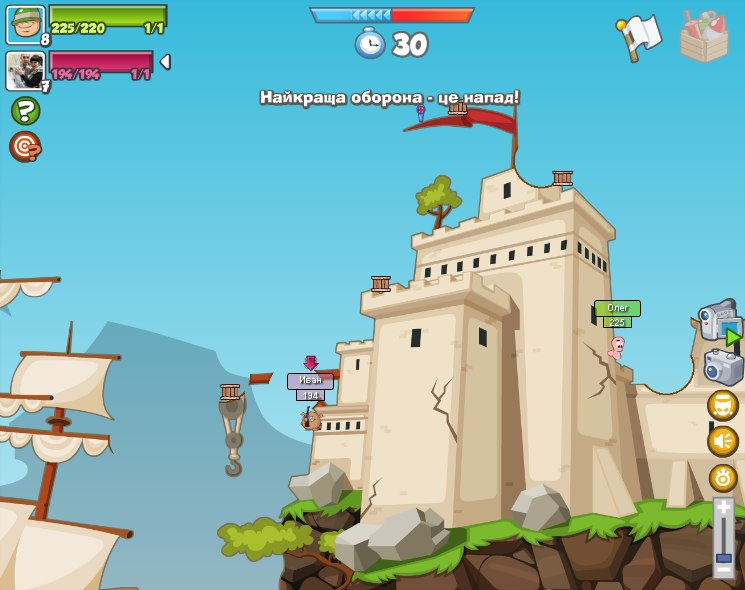
Task: Click the white arrow beside the pink bar
Action: pyautogui.click(x=165, y=62)
